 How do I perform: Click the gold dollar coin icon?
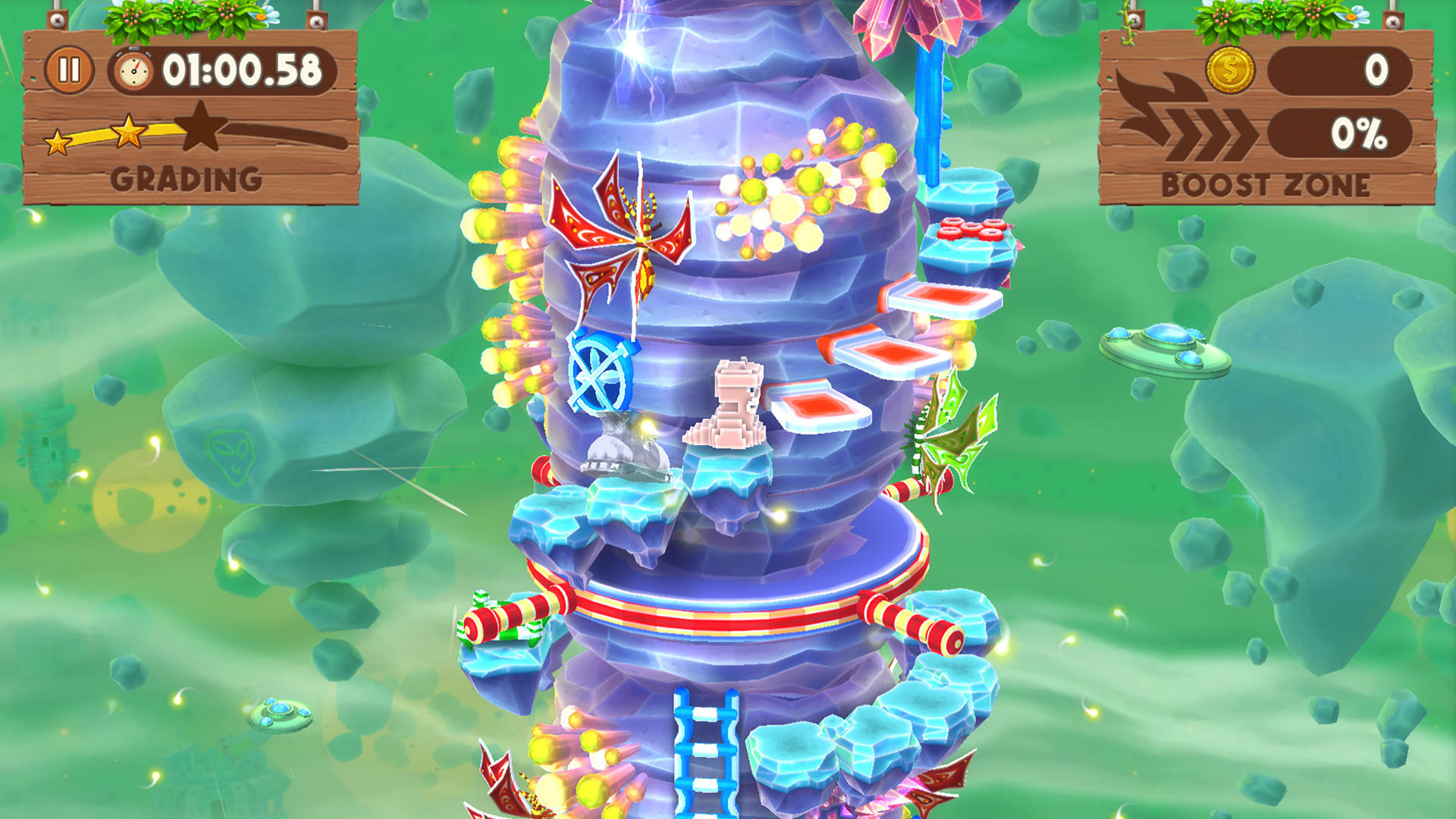coord(1231,69)
